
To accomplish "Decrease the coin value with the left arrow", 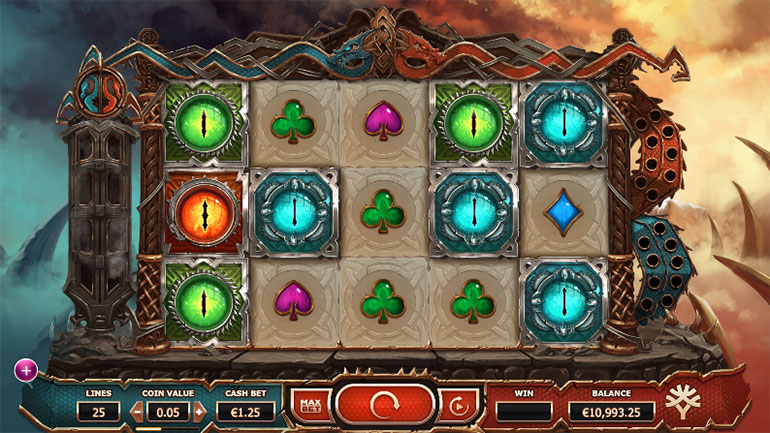I will (137, 411).
